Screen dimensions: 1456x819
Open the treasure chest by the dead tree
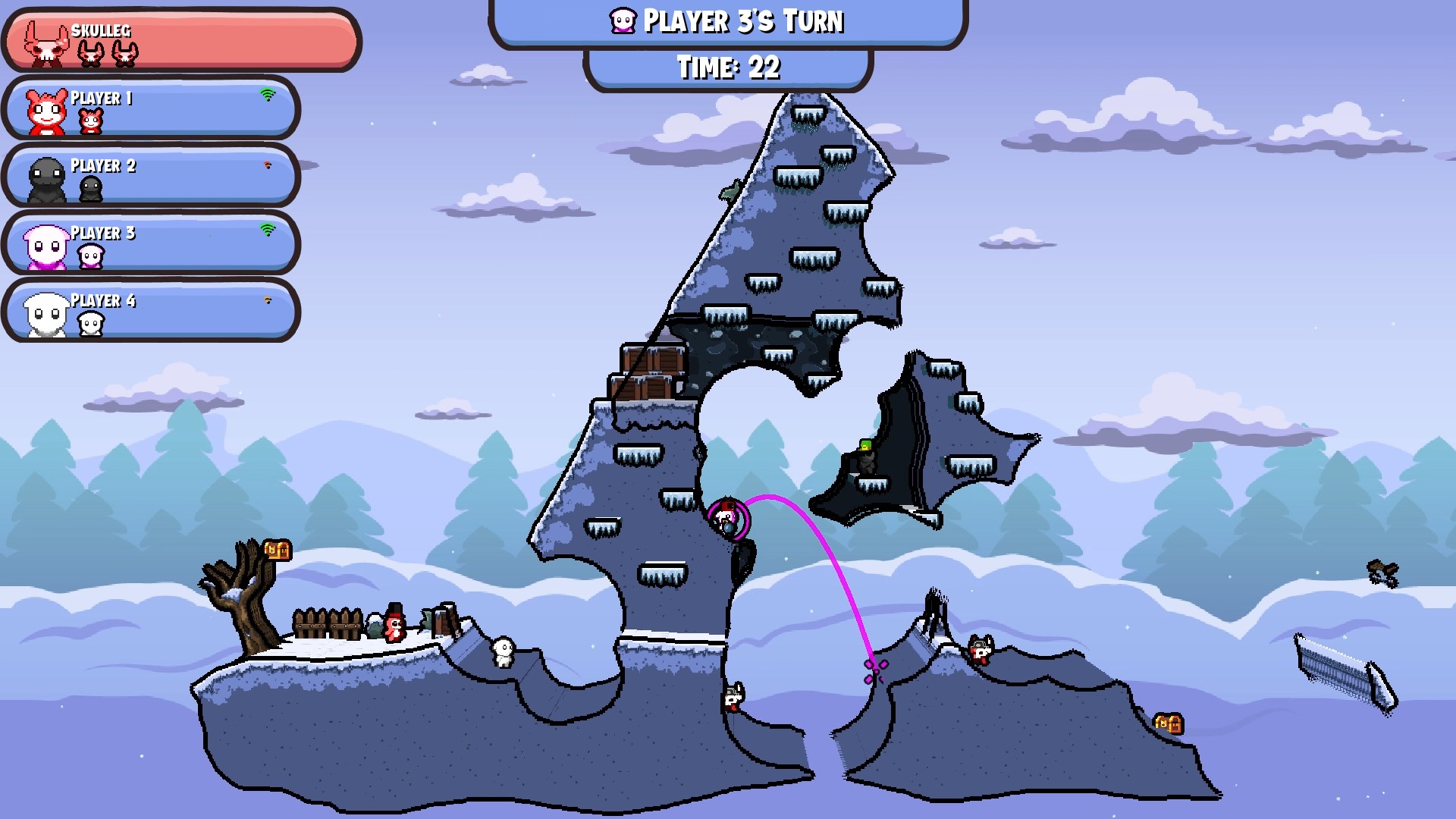tap(278, 548)
